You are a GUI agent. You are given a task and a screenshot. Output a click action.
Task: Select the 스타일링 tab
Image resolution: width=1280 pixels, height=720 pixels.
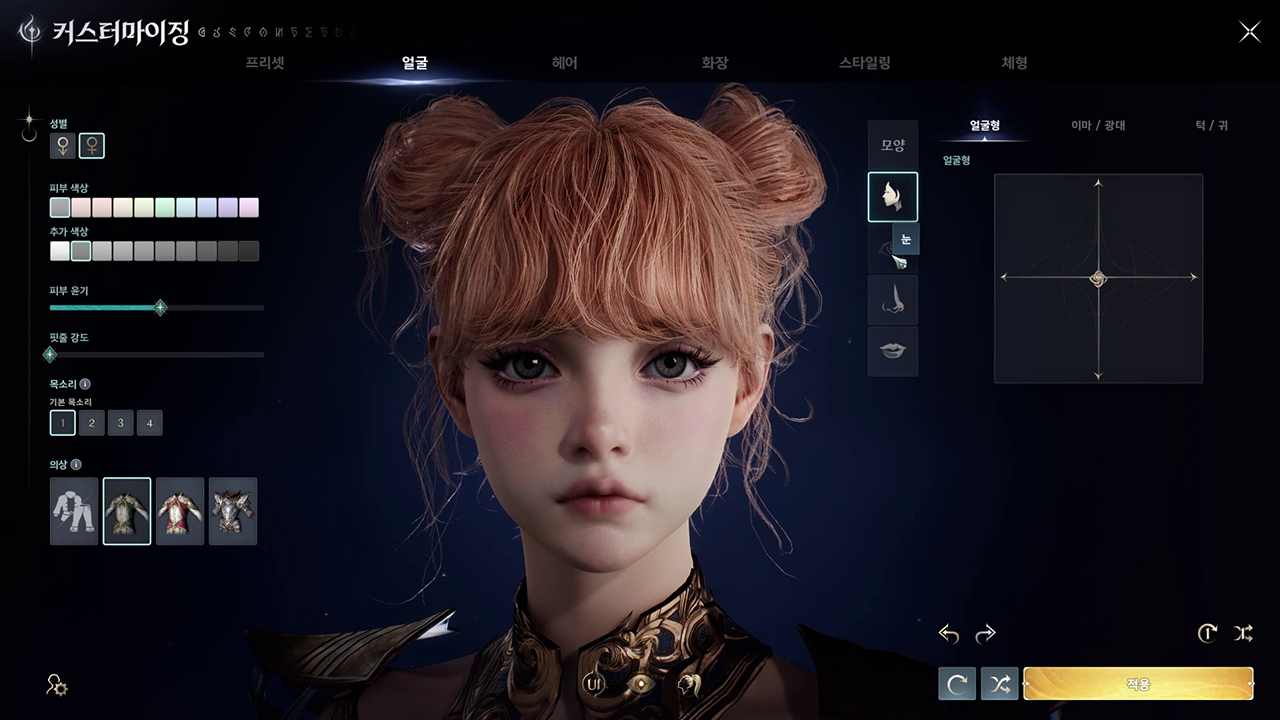point(865,63)
